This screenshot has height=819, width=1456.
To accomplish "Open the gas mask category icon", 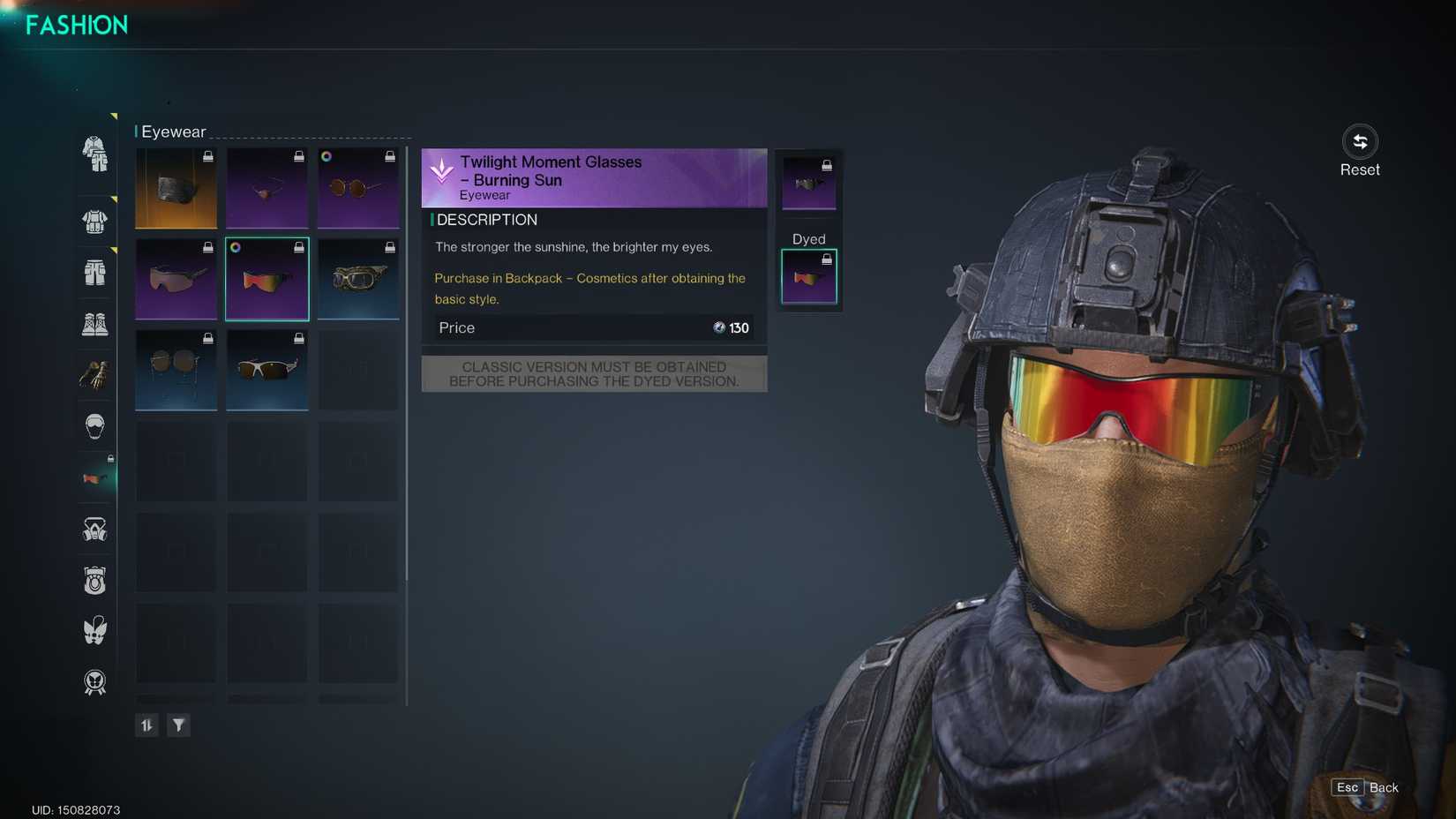I will [x=94, y=528].
